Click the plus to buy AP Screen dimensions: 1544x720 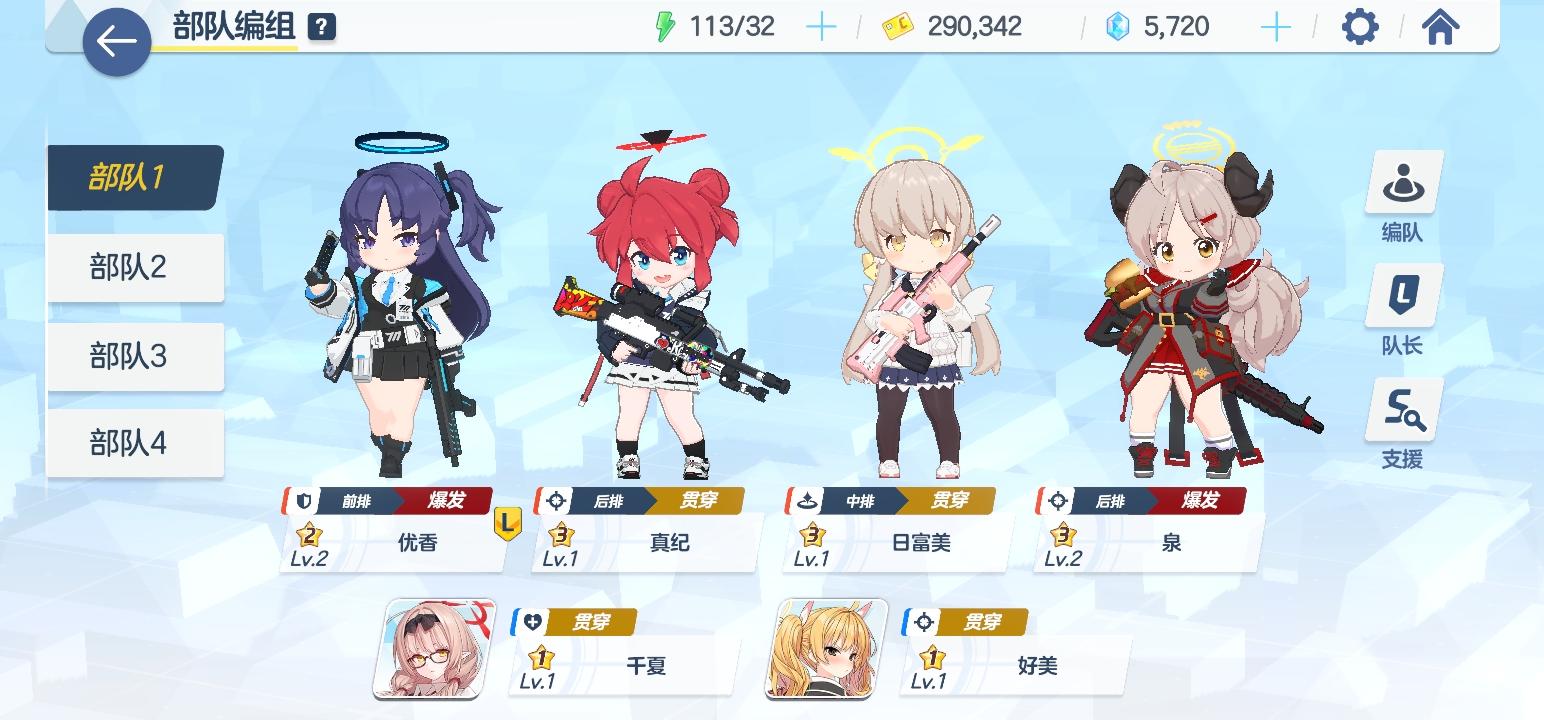pos(822,26)
